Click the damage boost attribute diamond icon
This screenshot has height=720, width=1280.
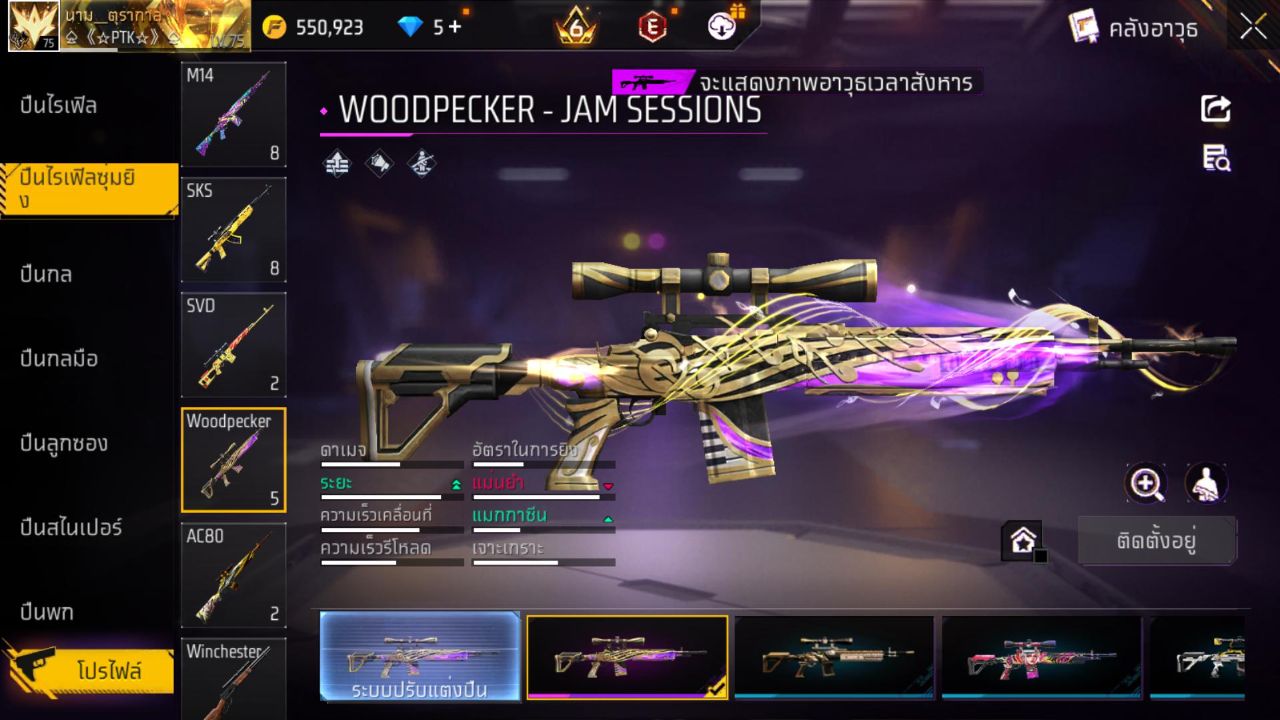[335, 163]
